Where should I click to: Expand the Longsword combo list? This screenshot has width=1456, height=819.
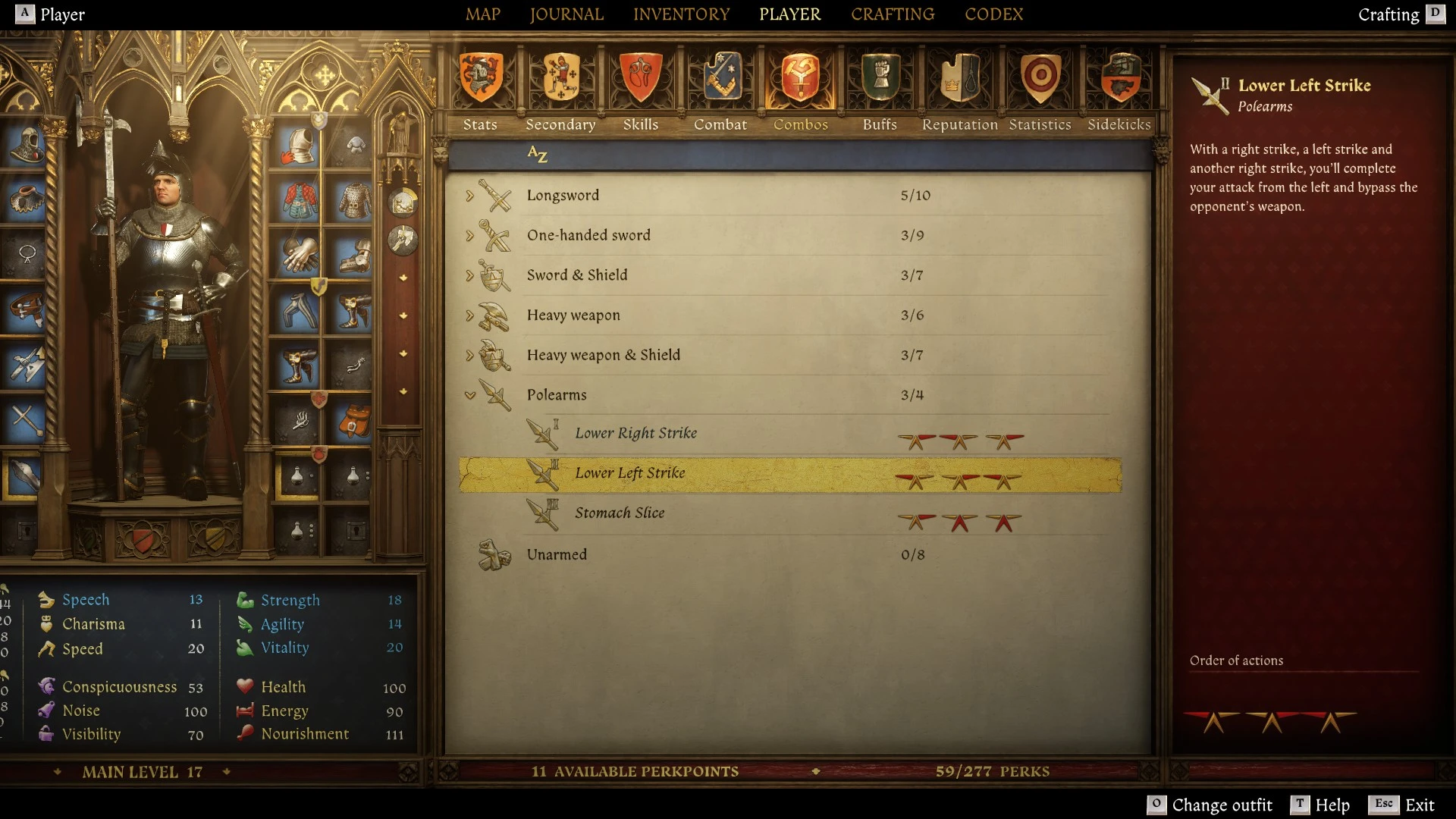[471, 195]
